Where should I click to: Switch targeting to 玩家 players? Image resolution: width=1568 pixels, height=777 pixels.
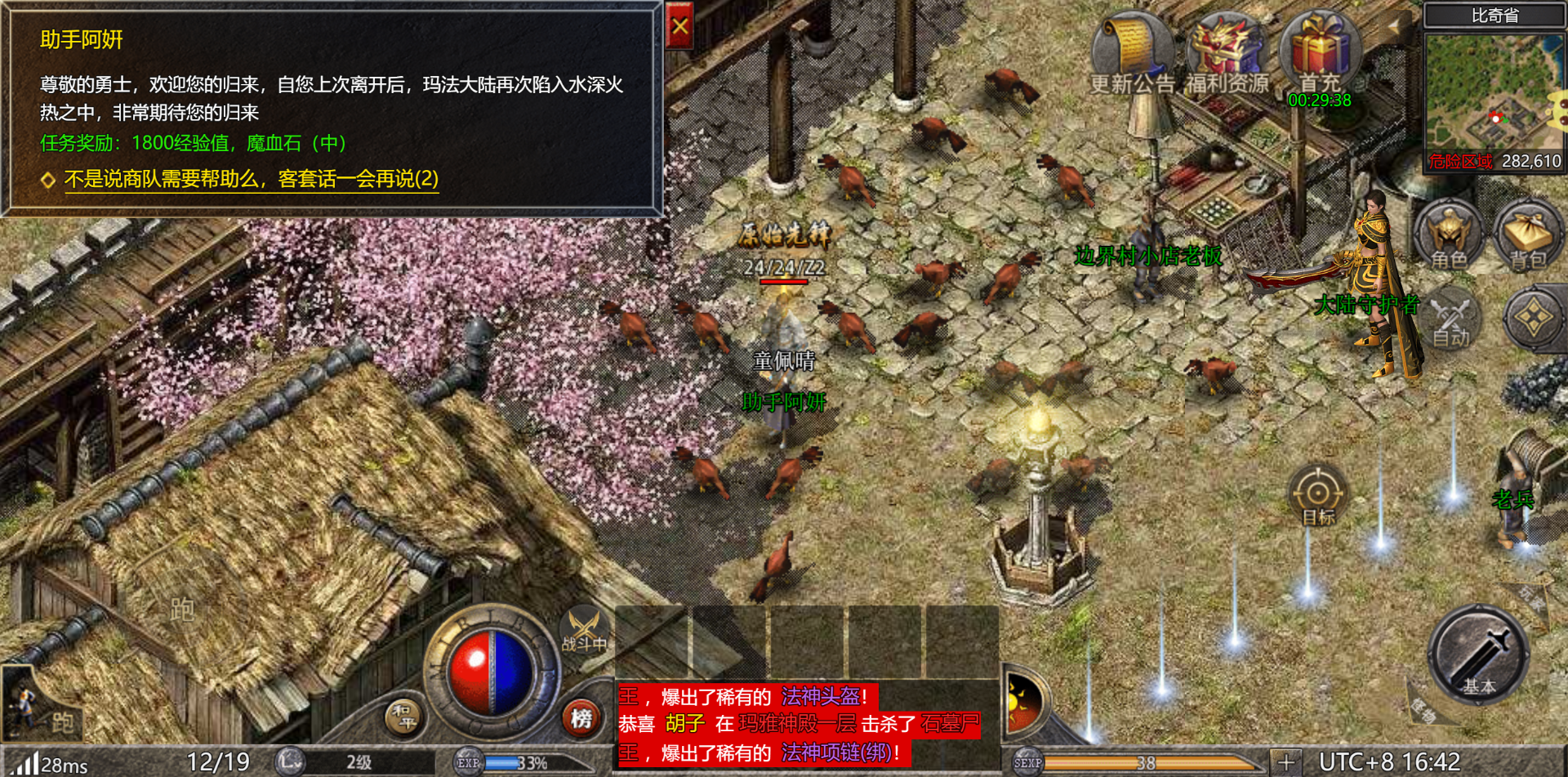1532,601
